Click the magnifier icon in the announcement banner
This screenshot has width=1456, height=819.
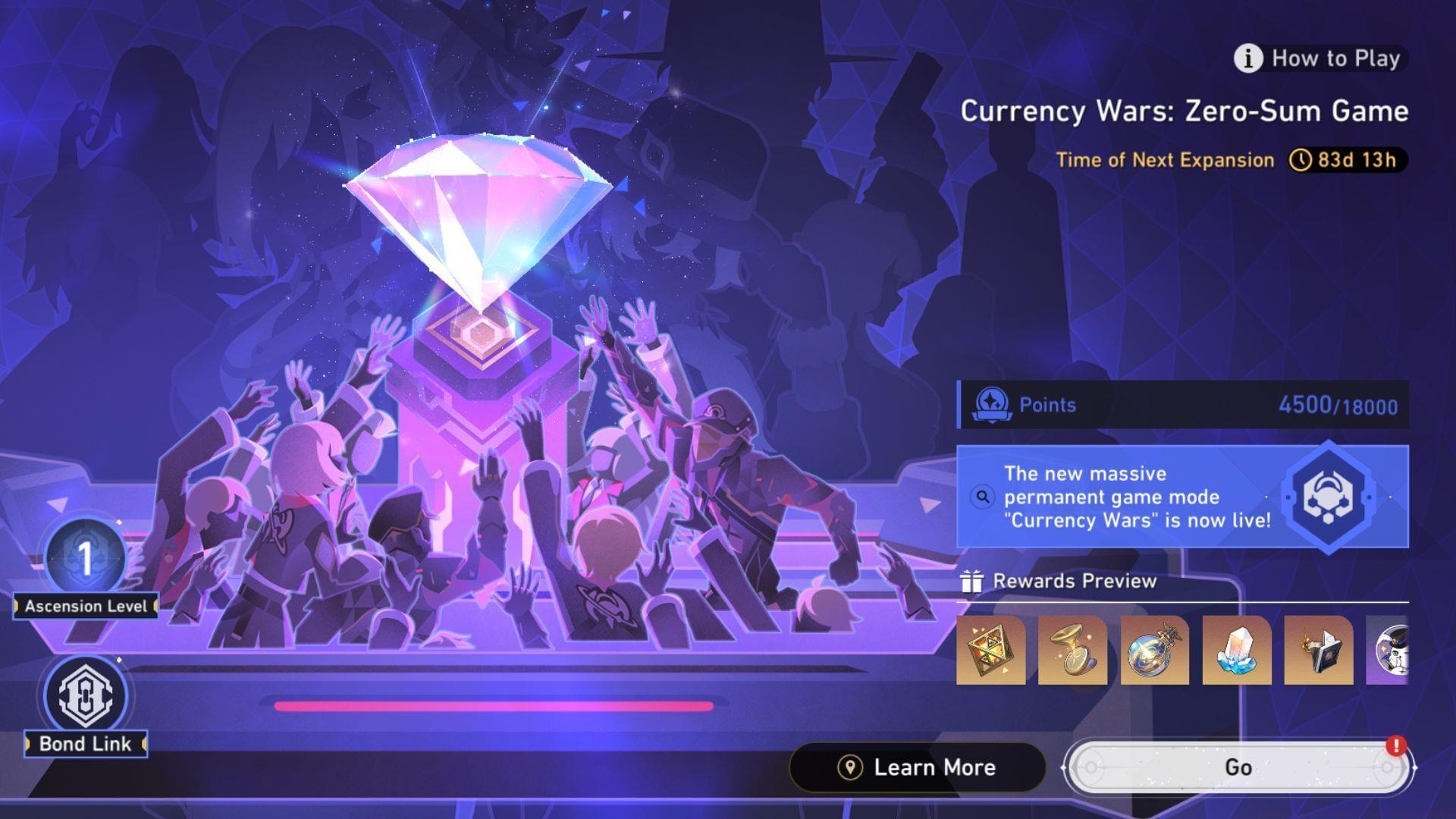(x=983, y=497)
